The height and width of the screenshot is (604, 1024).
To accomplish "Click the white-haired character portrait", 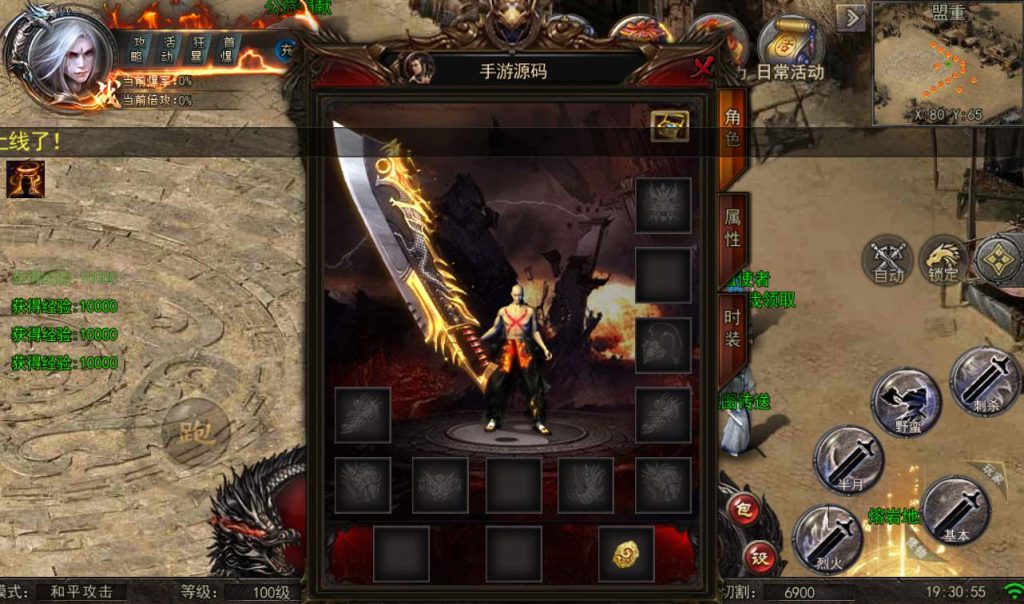I will (62, 58).
